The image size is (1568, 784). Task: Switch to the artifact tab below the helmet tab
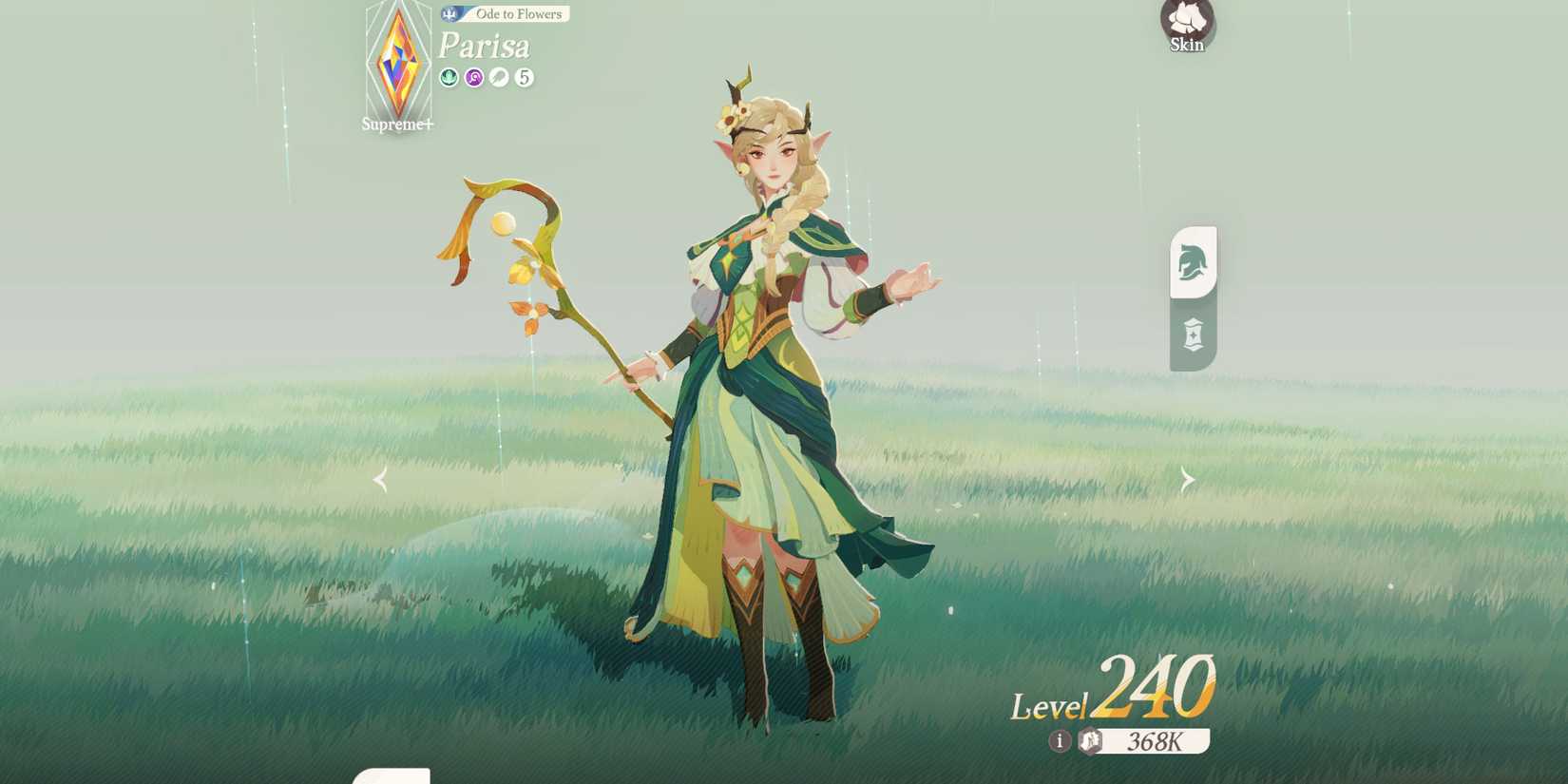point(1193,335)
